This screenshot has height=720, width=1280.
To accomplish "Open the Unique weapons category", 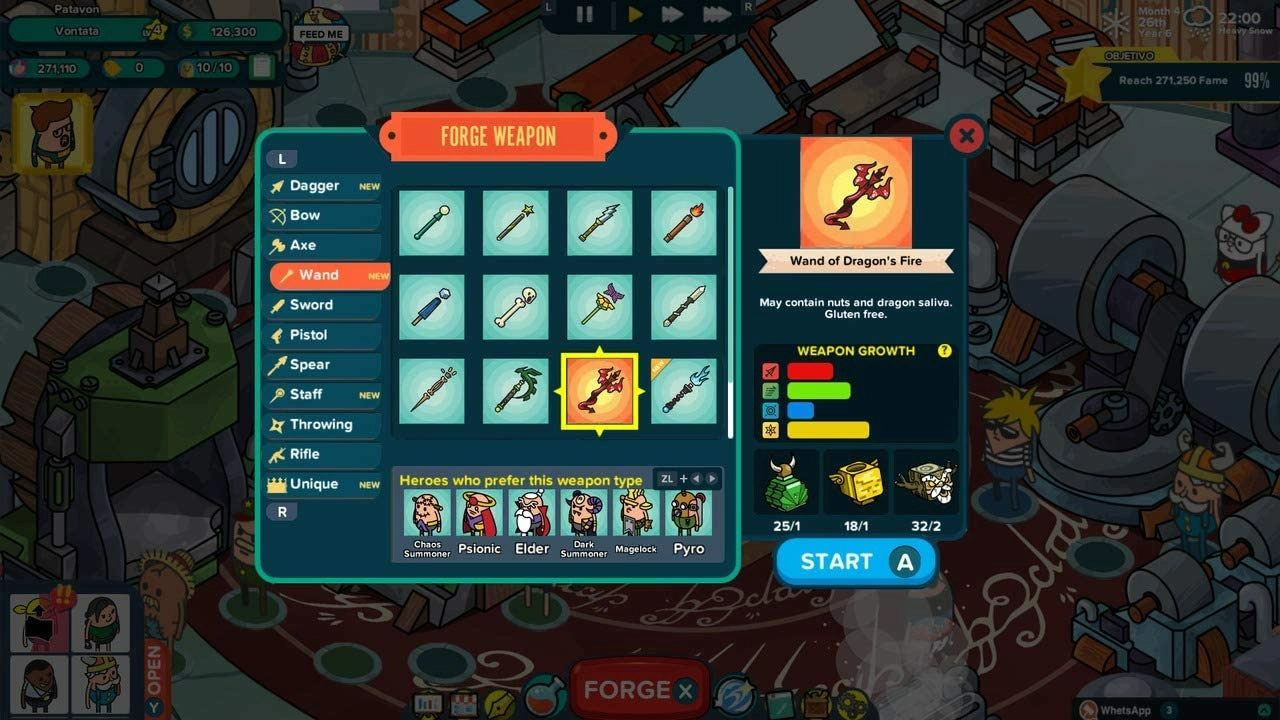I will click(314, 484).
